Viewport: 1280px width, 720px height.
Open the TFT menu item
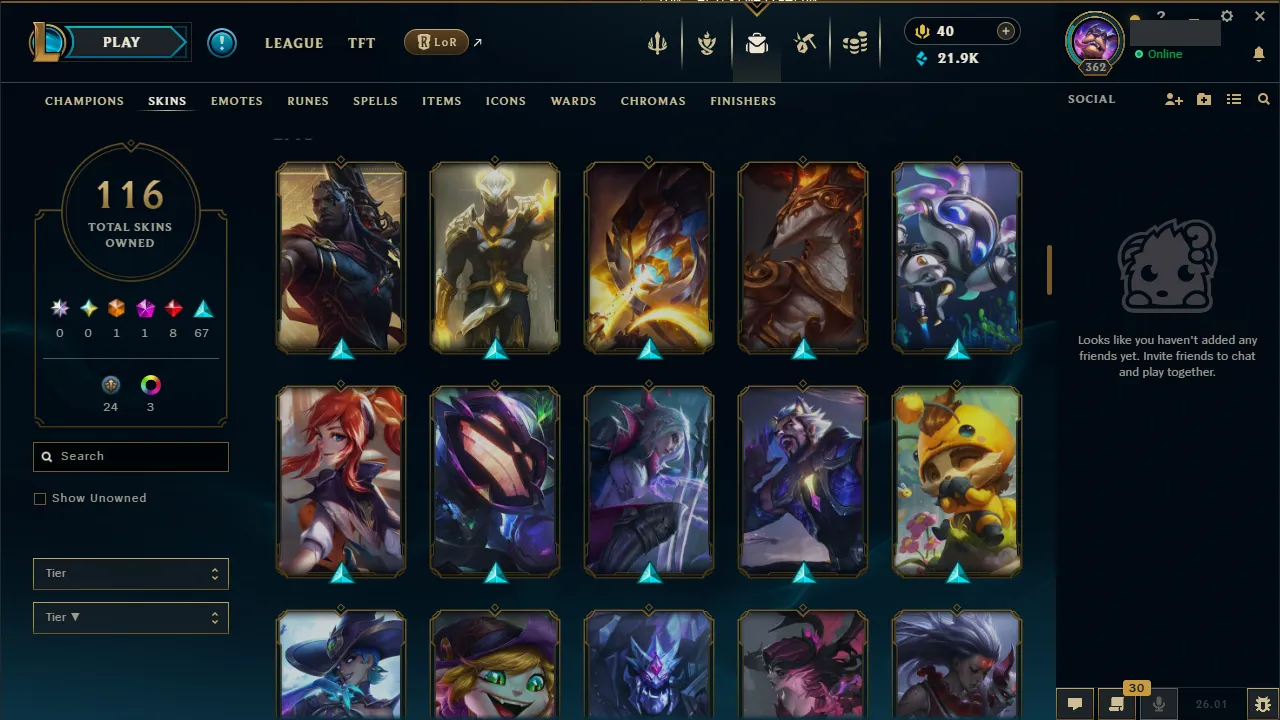(361, 42)
